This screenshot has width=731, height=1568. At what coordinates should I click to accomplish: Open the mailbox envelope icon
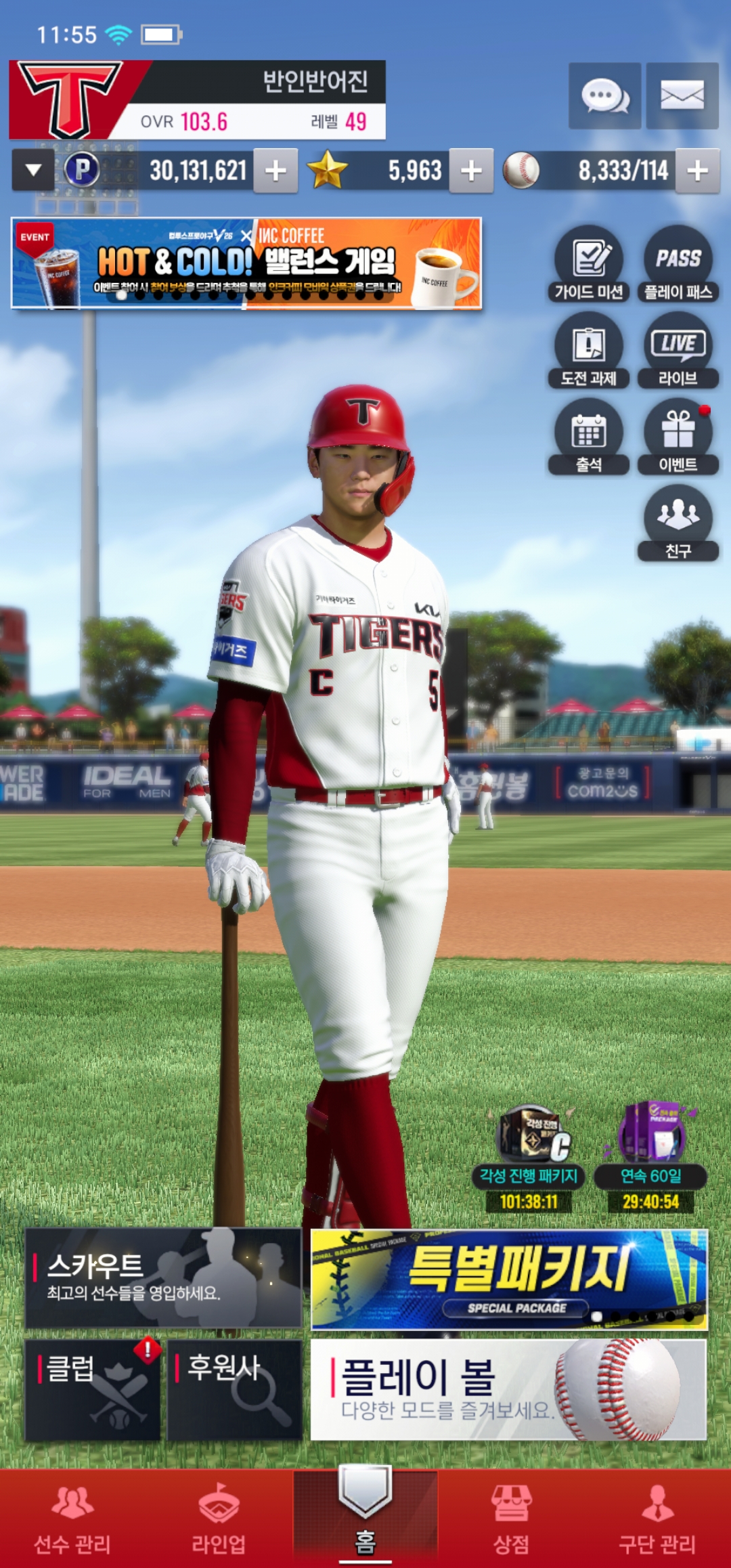click(682, 96)
